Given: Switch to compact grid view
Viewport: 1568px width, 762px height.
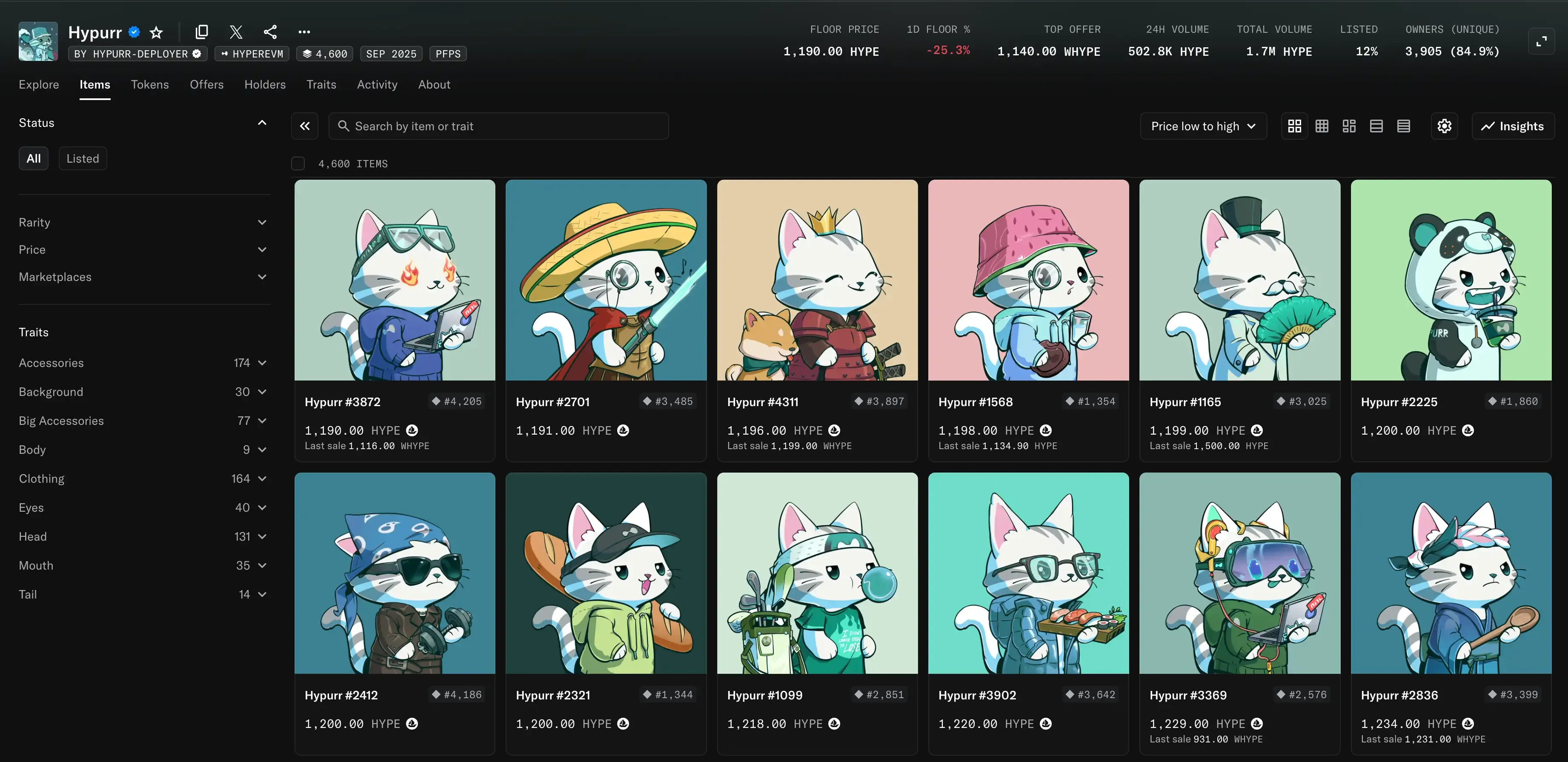Looking at the screenshot, I should point(1322,126).
